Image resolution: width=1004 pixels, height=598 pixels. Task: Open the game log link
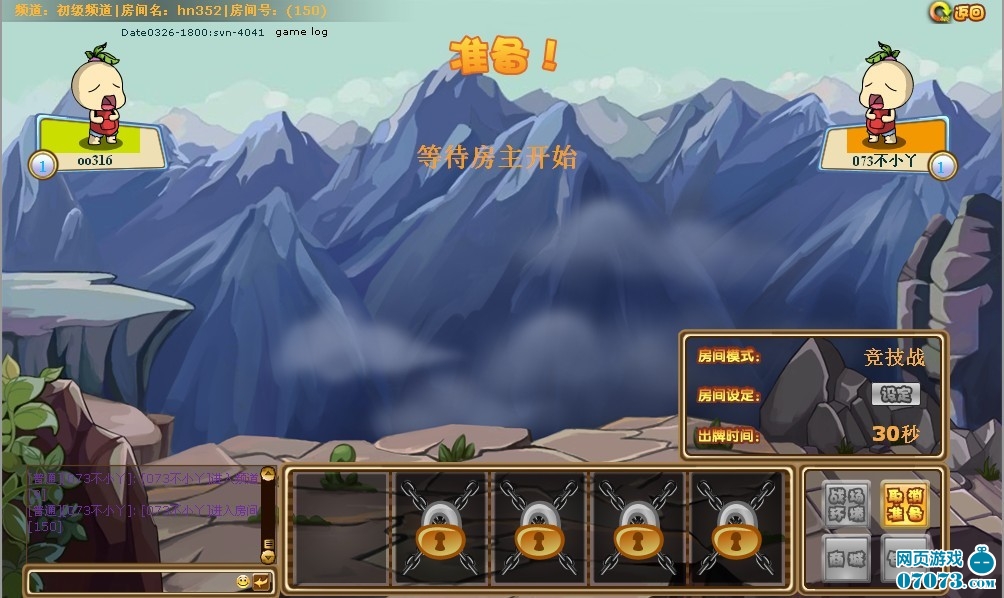point(301,32)
